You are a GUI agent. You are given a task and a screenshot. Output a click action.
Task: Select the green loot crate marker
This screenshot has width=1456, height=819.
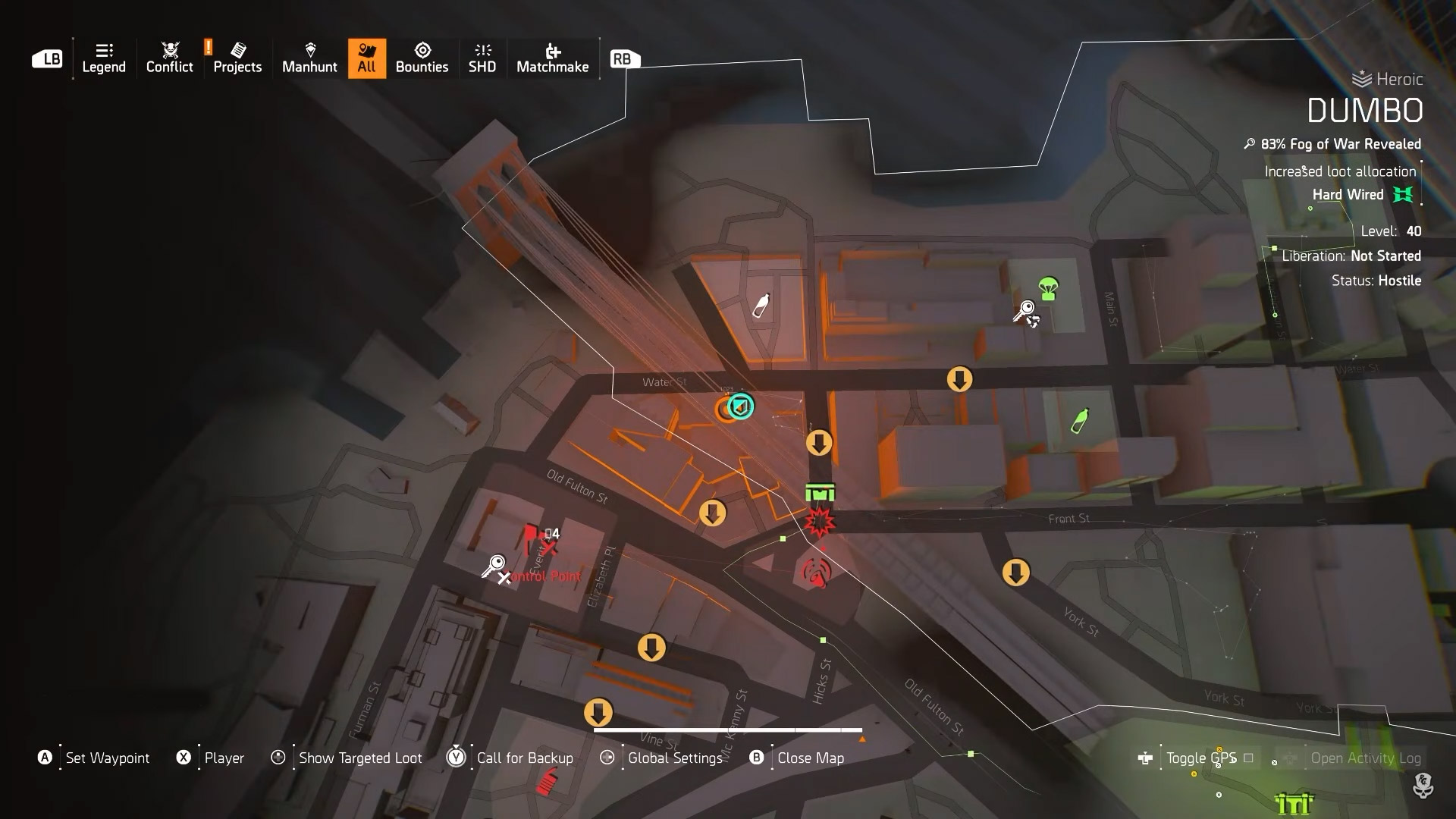tap(820, 494)
